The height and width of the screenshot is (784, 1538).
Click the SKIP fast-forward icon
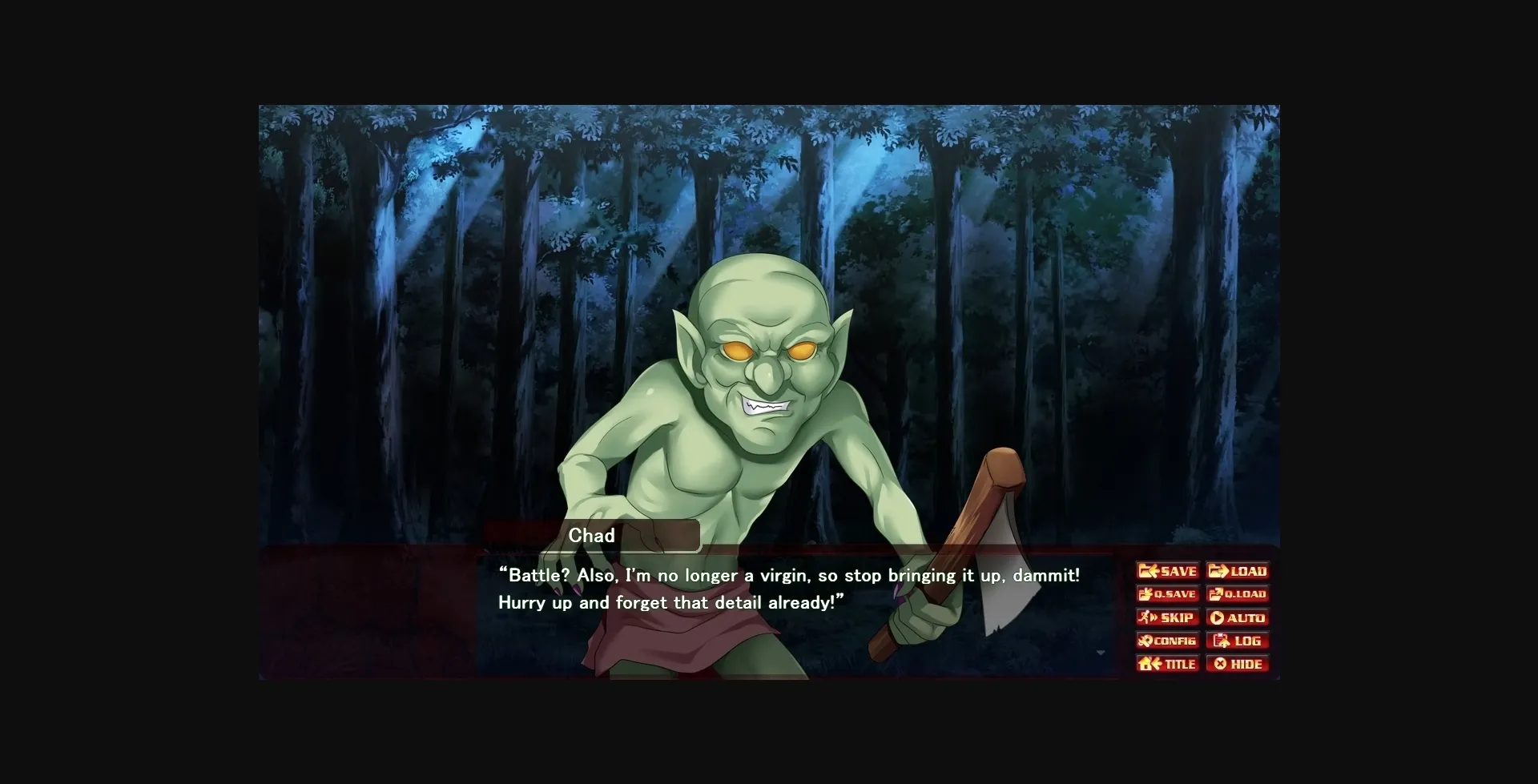click(x=1145, y=617)
